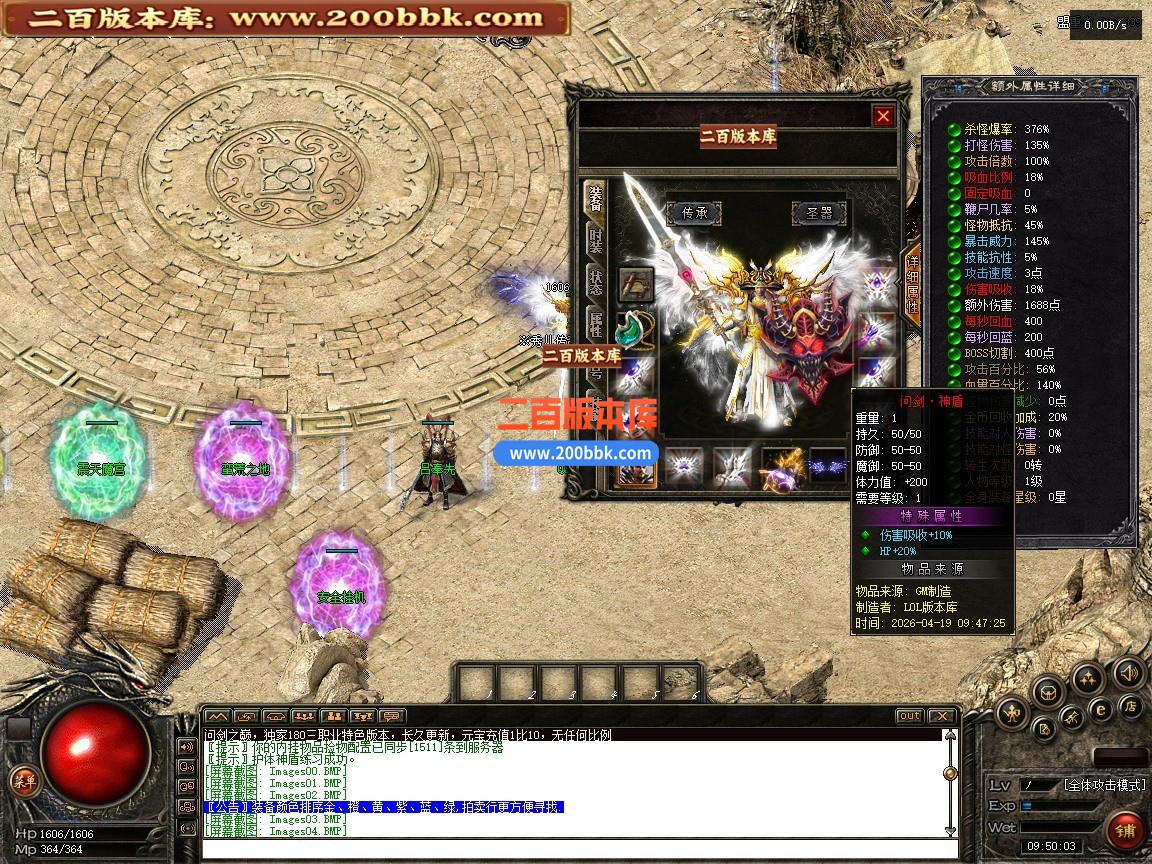Toggle sound with the speaker icon
1152x864 pixels.
click(x=1129, y=672)
